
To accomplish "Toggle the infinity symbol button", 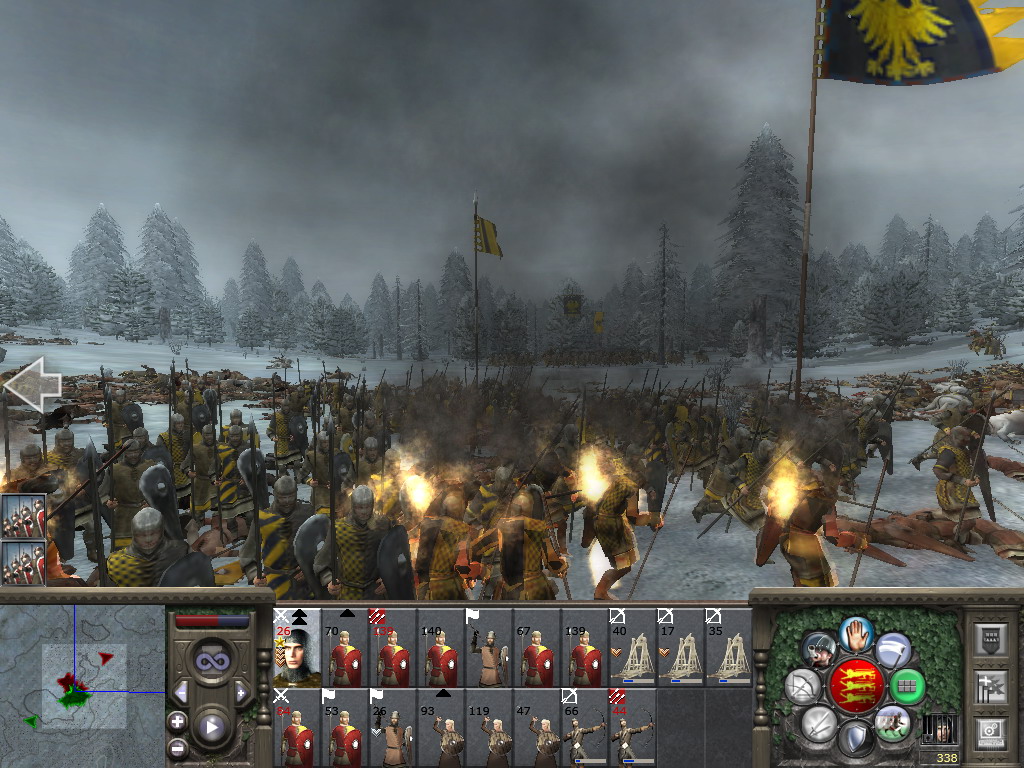I will tap(211, 661).
